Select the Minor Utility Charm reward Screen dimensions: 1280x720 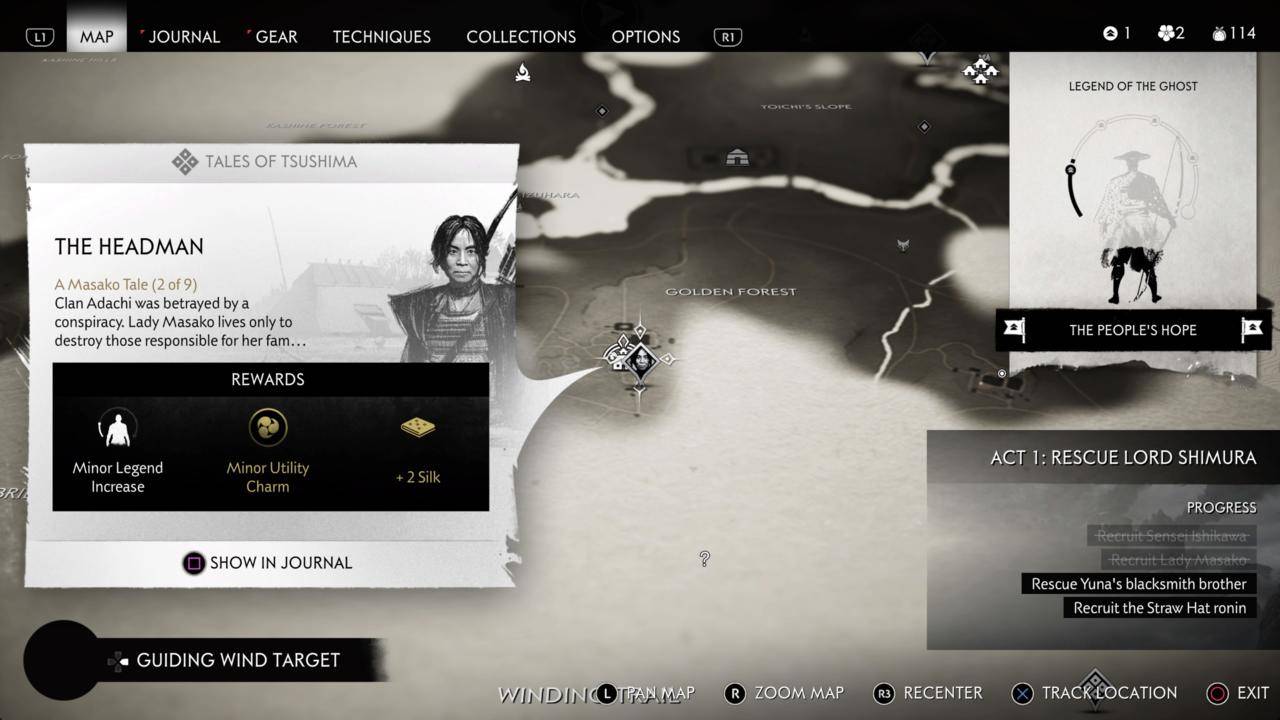[x=268, y=450]
